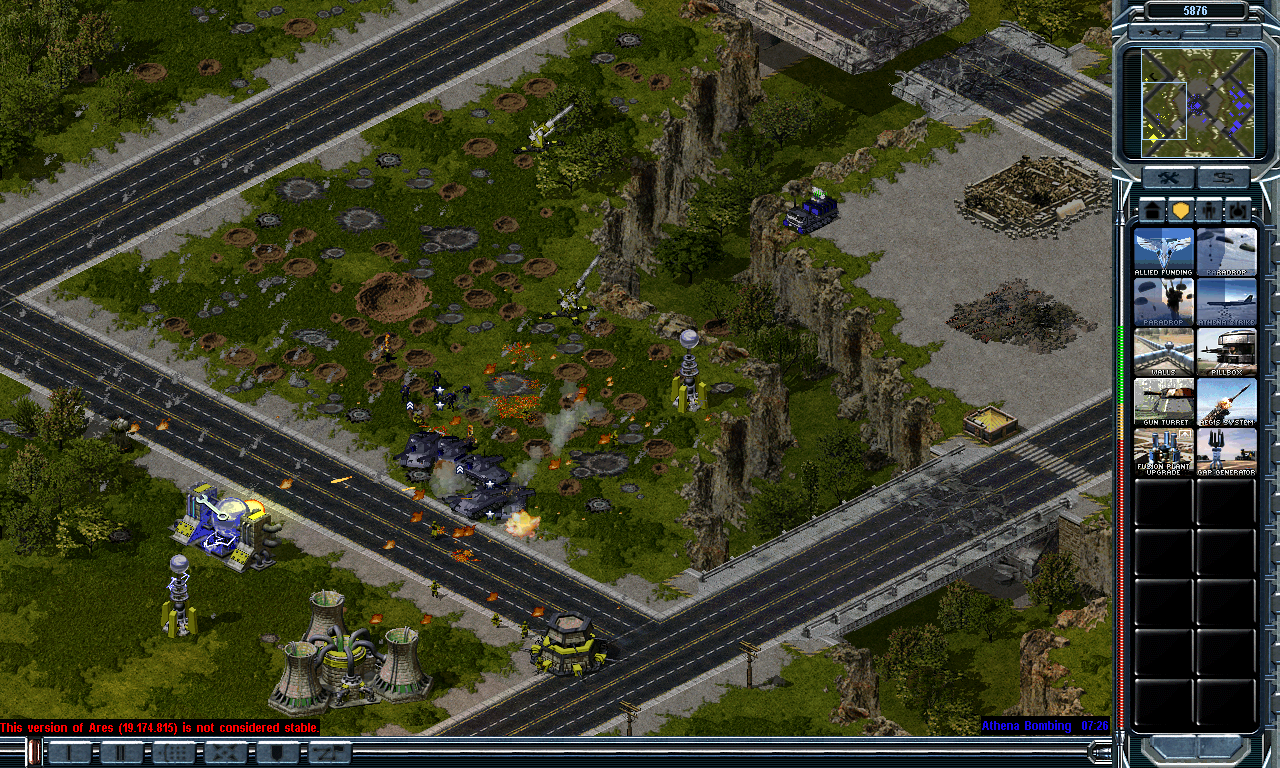
Task: Select the double-bar team button on command bar
Action: [122, 753]
